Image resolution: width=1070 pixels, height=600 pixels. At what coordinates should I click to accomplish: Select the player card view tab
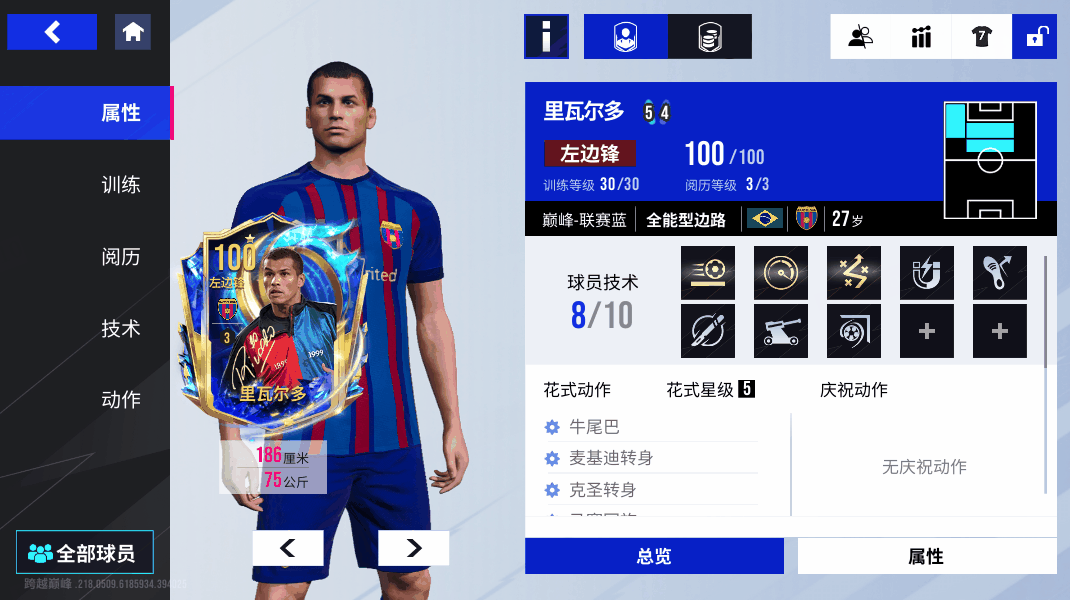click(625, 37)
